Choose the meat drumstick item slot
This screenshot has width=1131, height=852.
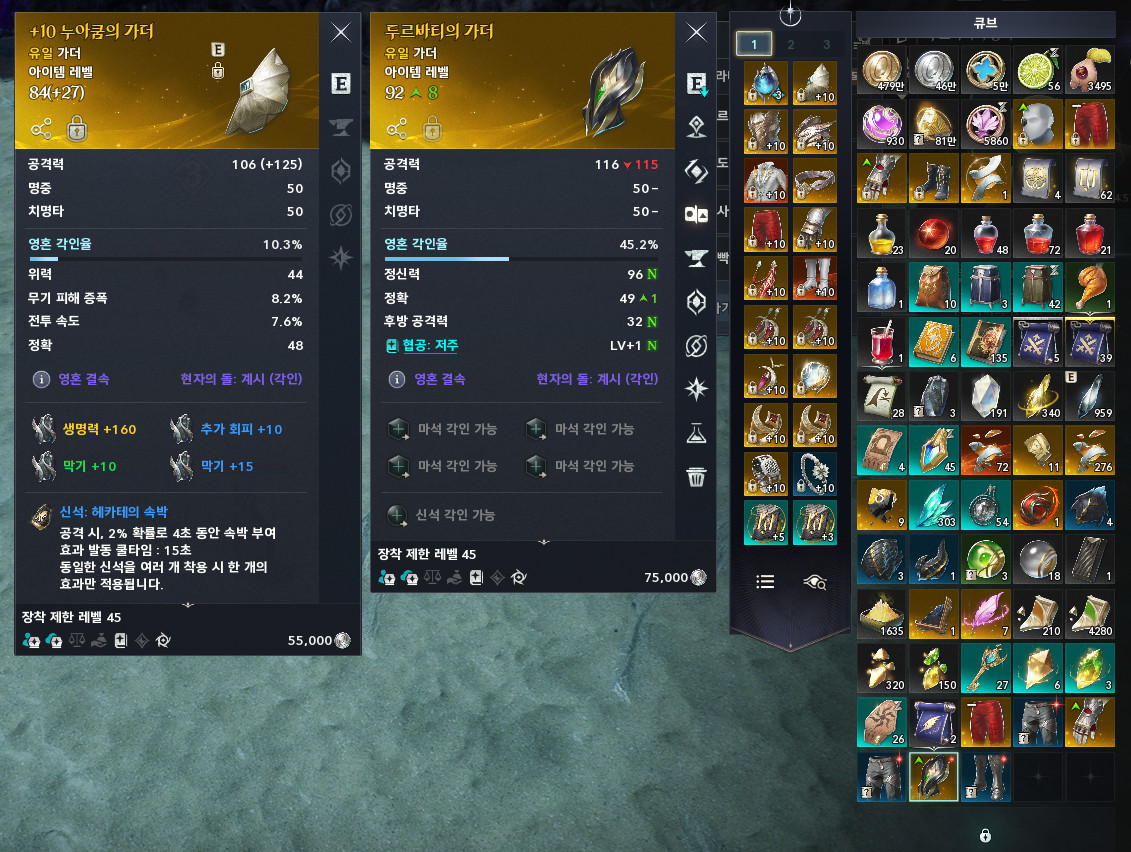(1090, 287)
